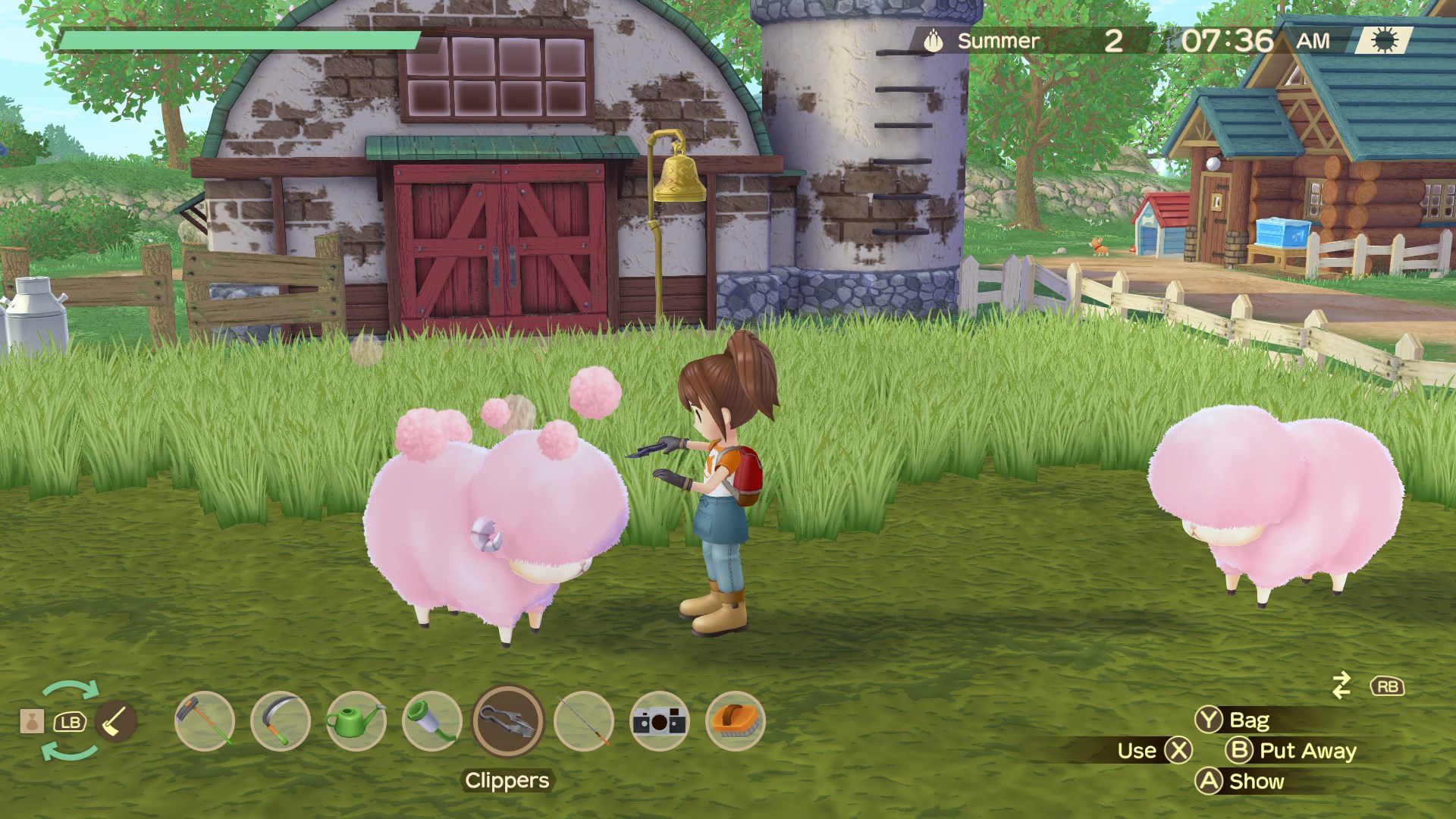
Task: Select the milker tool slot
Action: coord(431,721)
